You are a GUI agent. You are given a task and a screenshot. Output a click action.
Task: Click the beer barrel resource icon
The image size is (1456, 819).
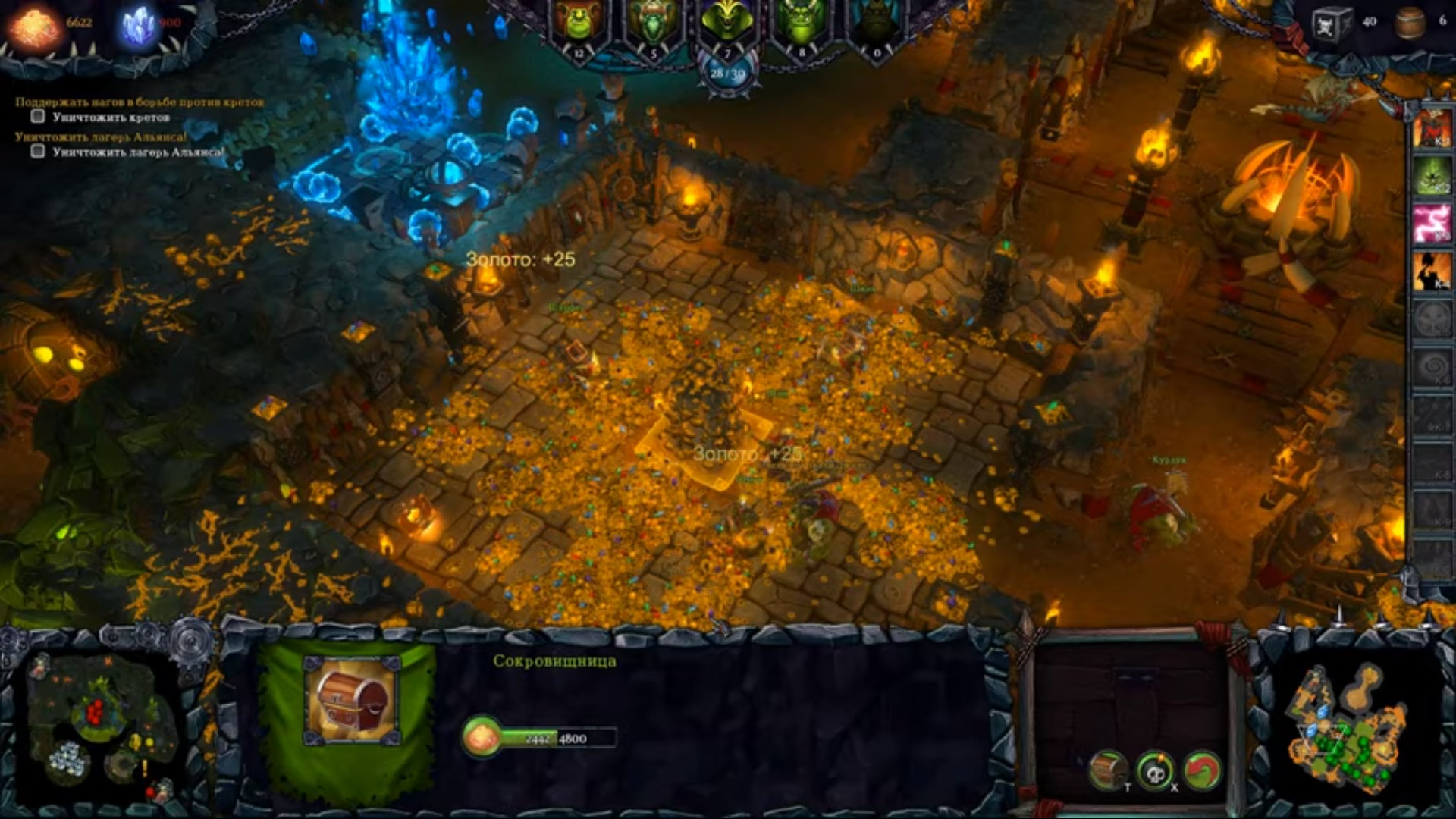[x=1410, y=23]
